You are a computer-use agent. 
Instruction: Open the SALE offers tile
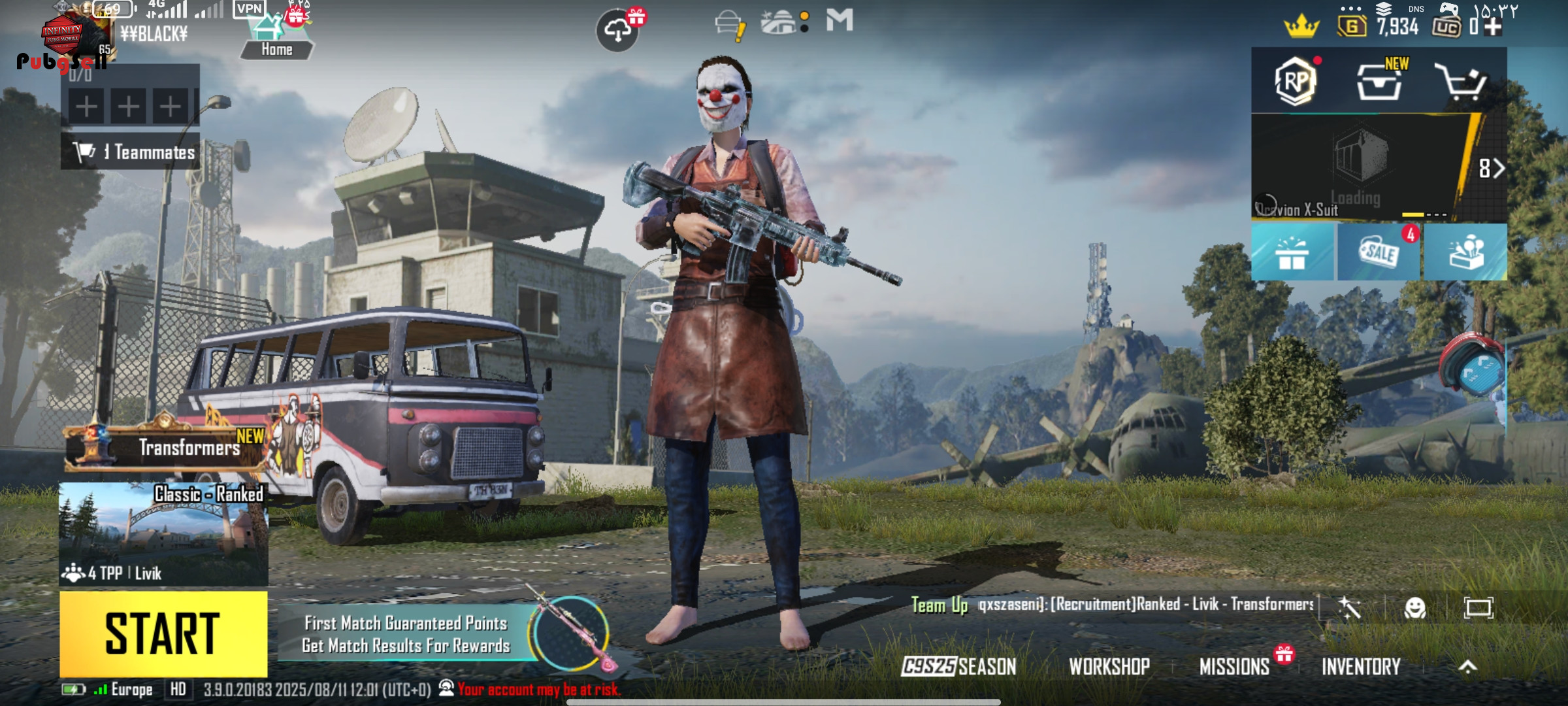1379,252
